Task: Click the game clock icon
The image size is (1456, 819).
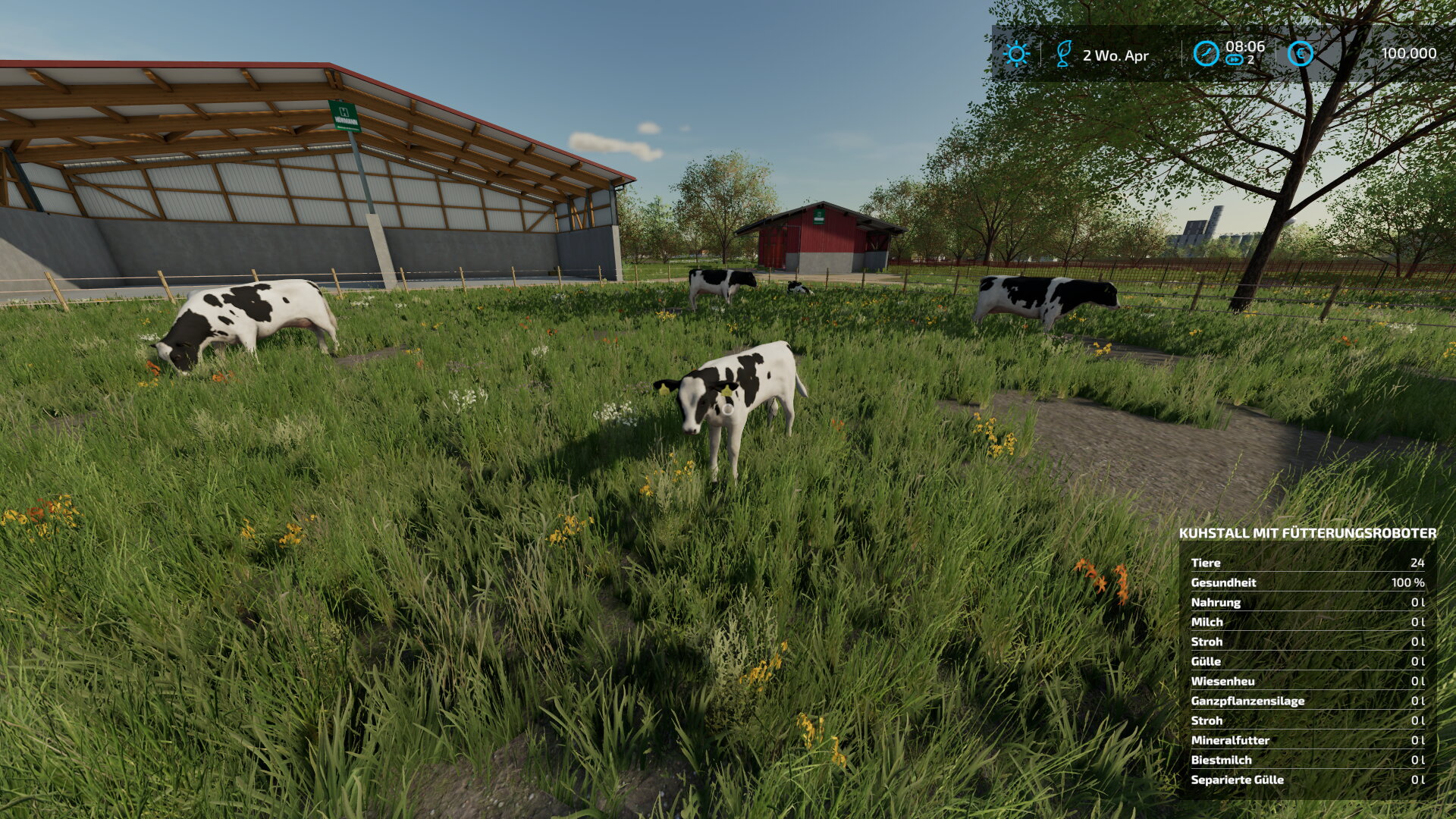Action: [x=1206, y=54]
